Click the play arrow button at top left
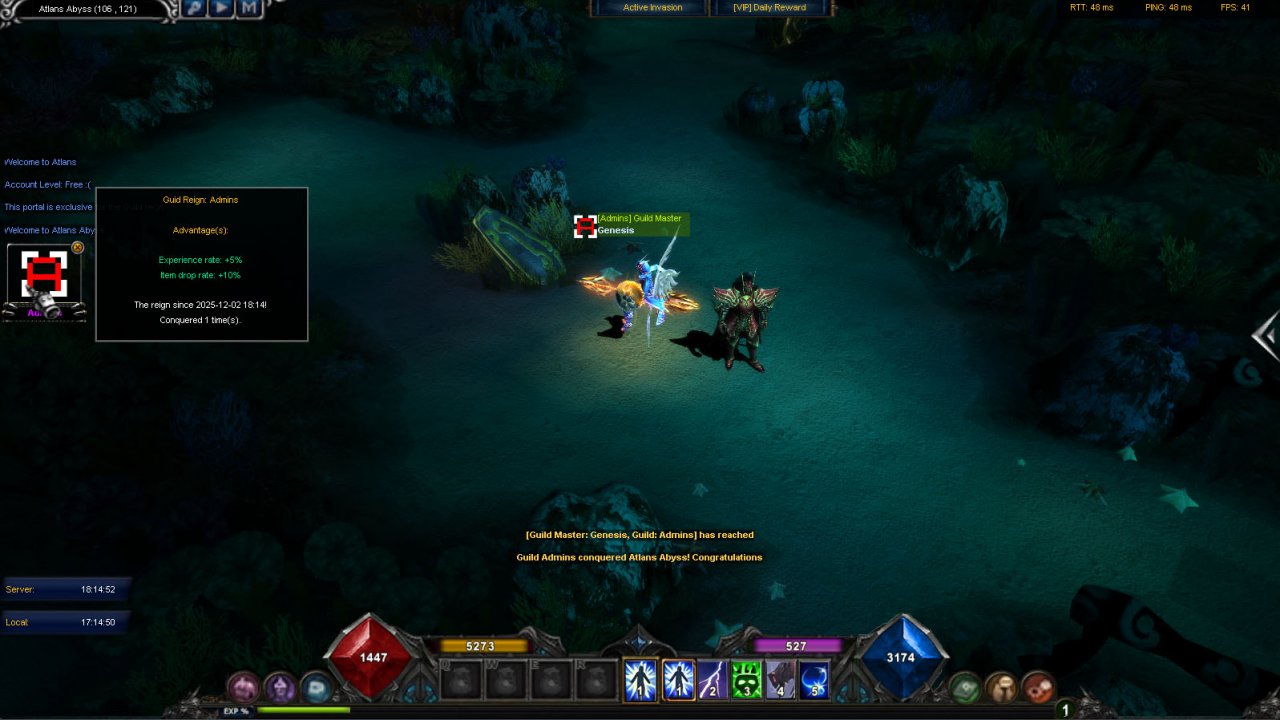Viewport: 1280px width, 720px height. [x=221, y=9]
